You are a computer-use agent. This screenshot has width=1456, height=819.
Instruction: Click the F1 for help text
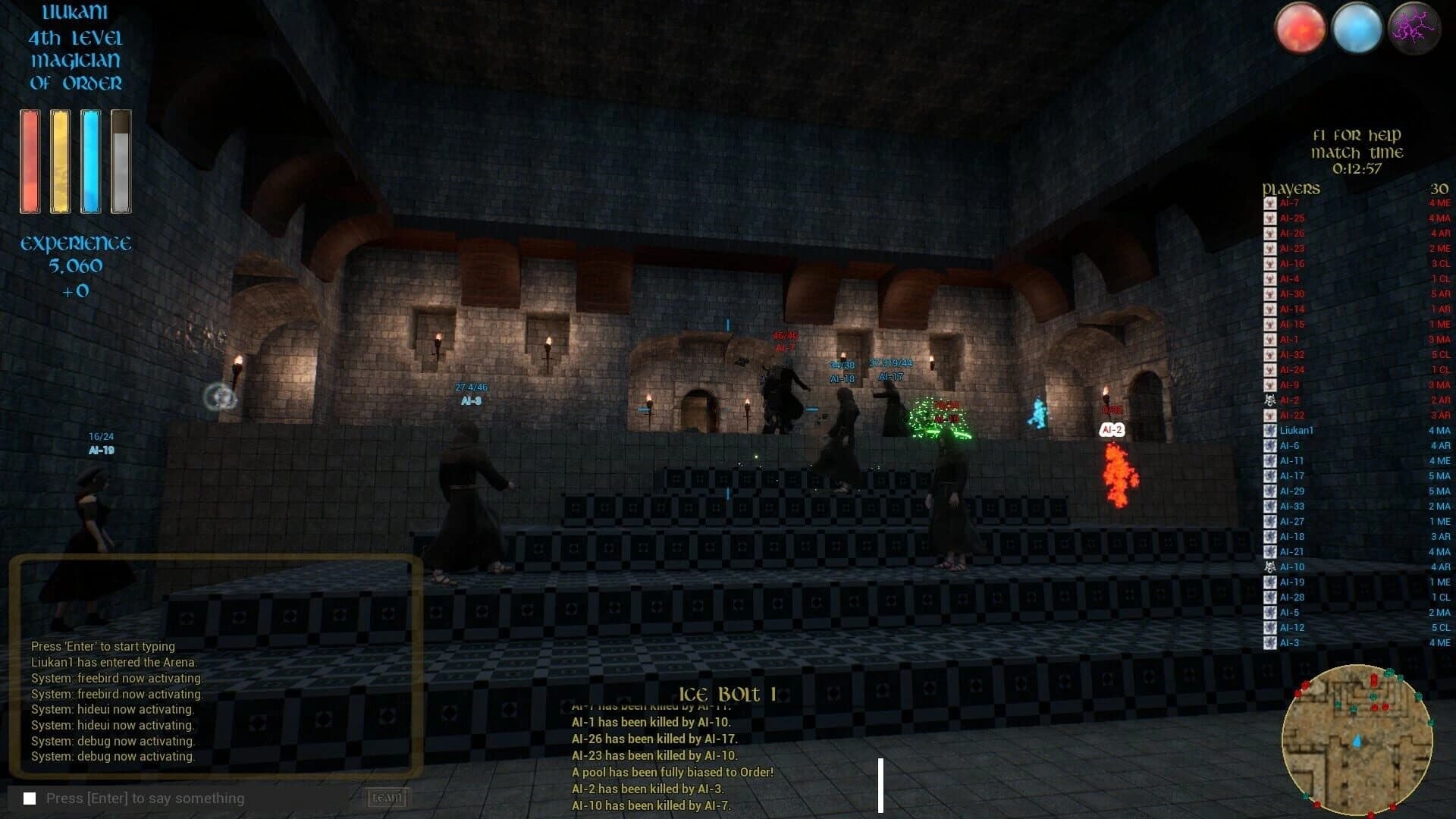tap(1357, 135)
